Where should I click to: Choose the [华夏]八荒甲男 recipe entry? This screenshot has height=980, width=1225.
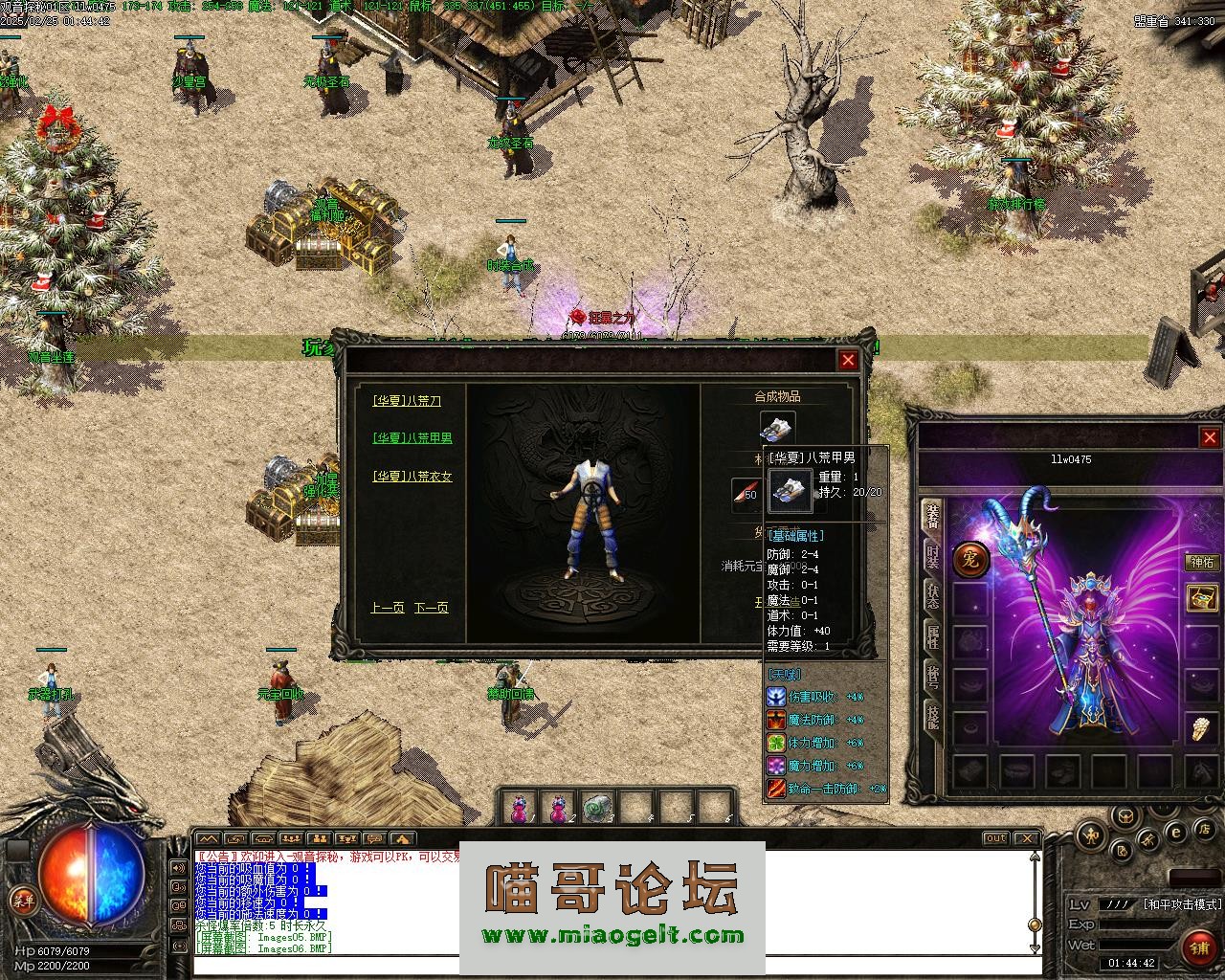point(412,438)
